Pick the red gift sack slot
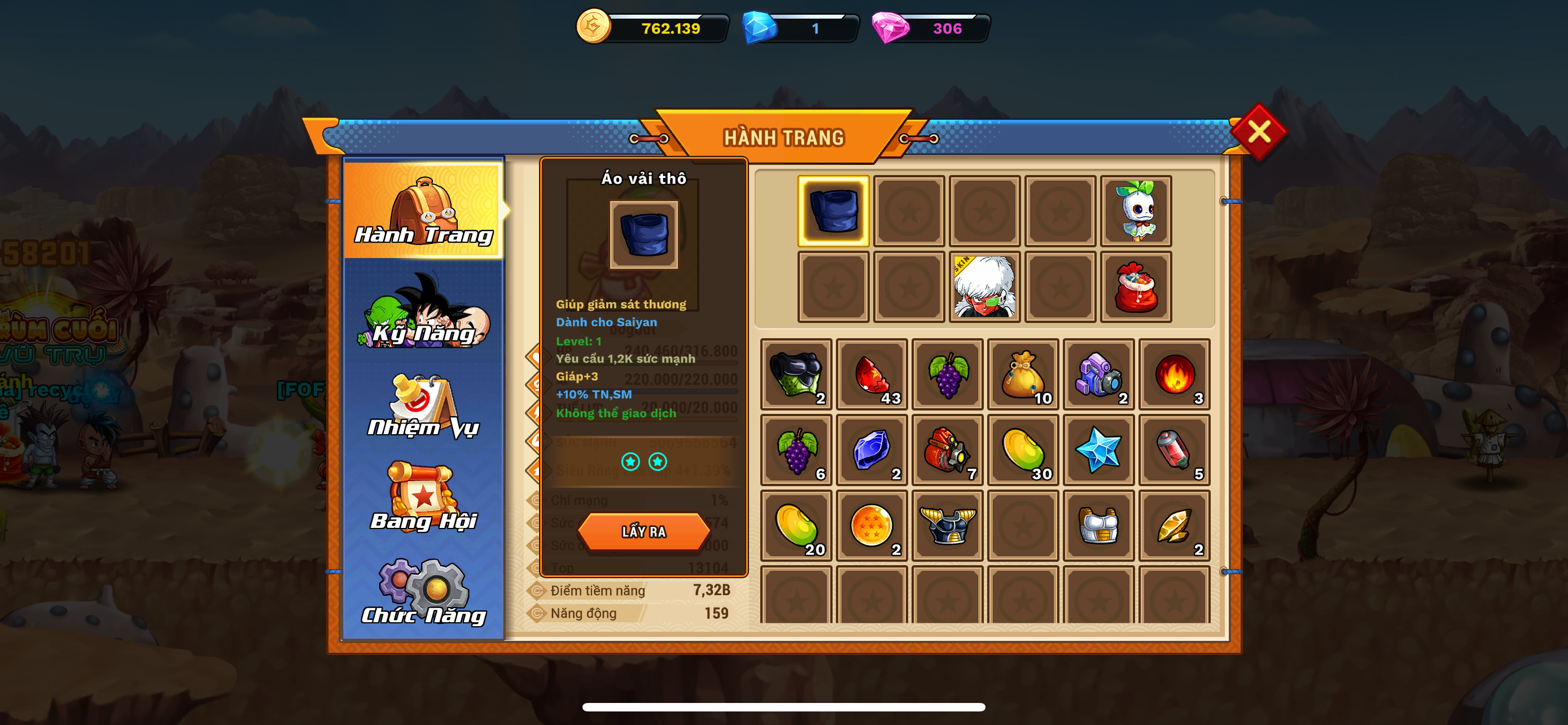Screen dimensions: 1568x725 tap(1136, 287)
